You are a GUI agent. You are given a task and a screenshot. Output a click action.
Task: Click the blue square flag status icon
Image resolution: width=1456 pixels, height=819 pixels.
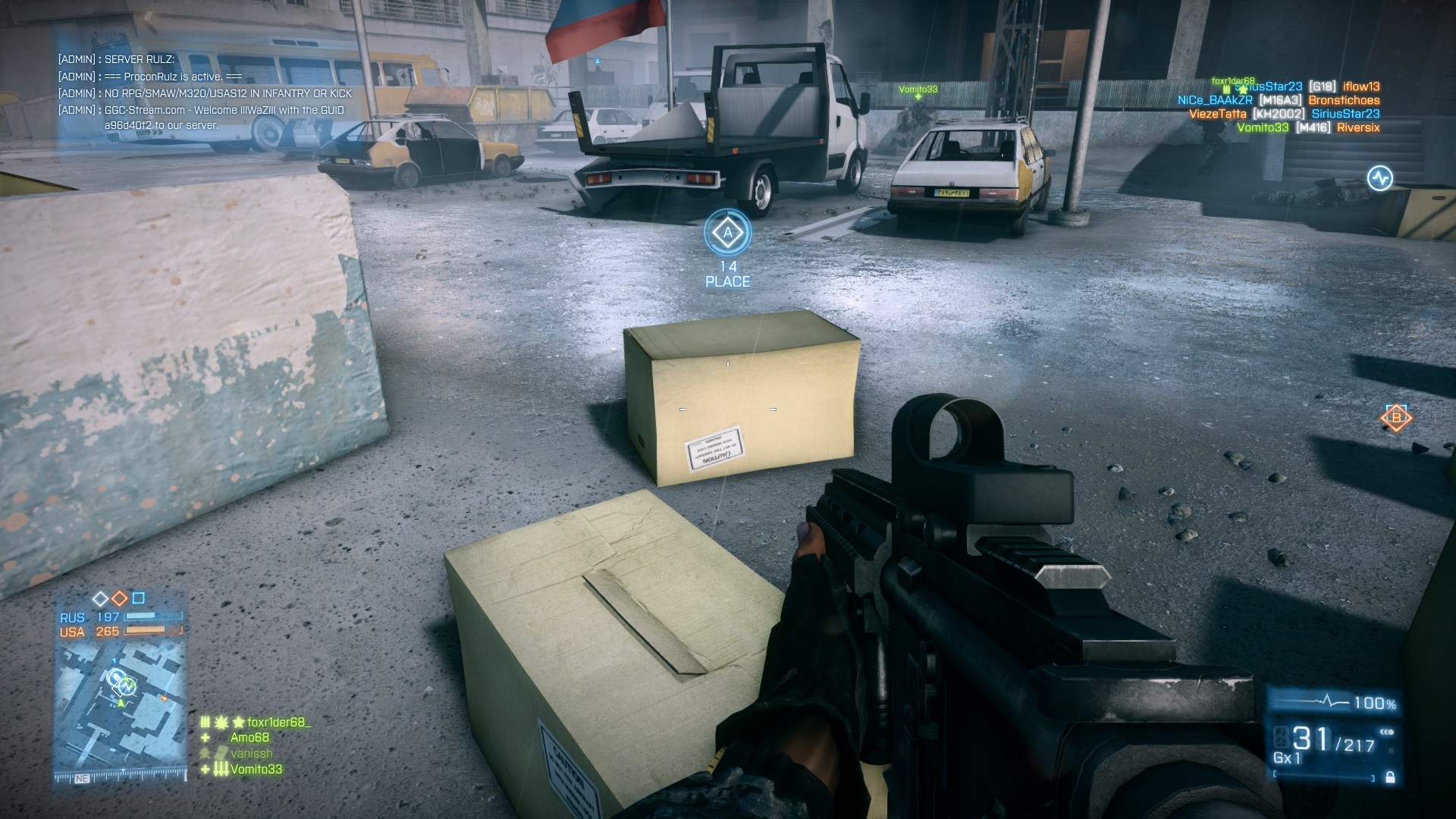(x=138, y=598)
